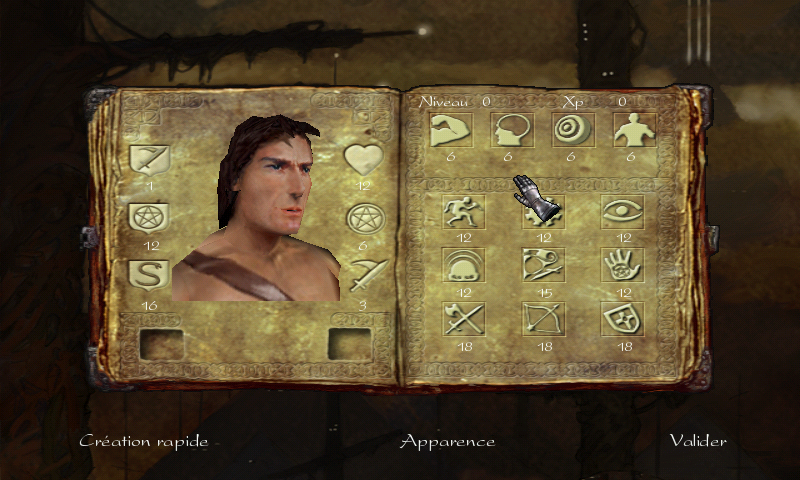The height and width of the screenshot is (480, 800).
Task: Confirm character with Valider
Action: pyautogui.click(x=698, y=441)
